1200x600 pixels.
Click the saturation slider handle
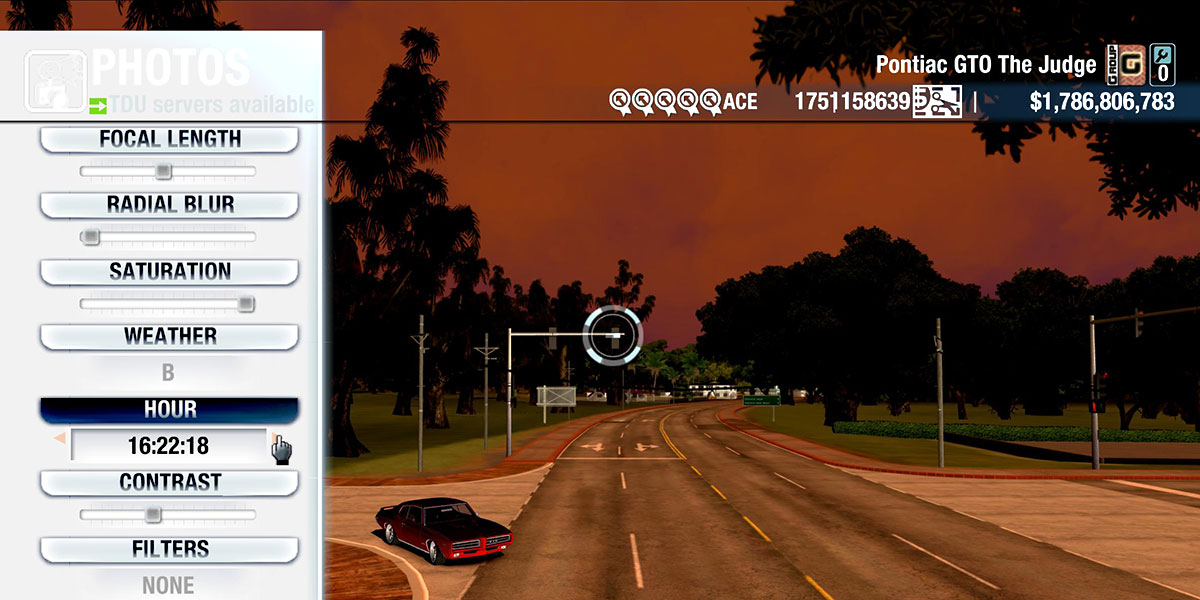245,304
